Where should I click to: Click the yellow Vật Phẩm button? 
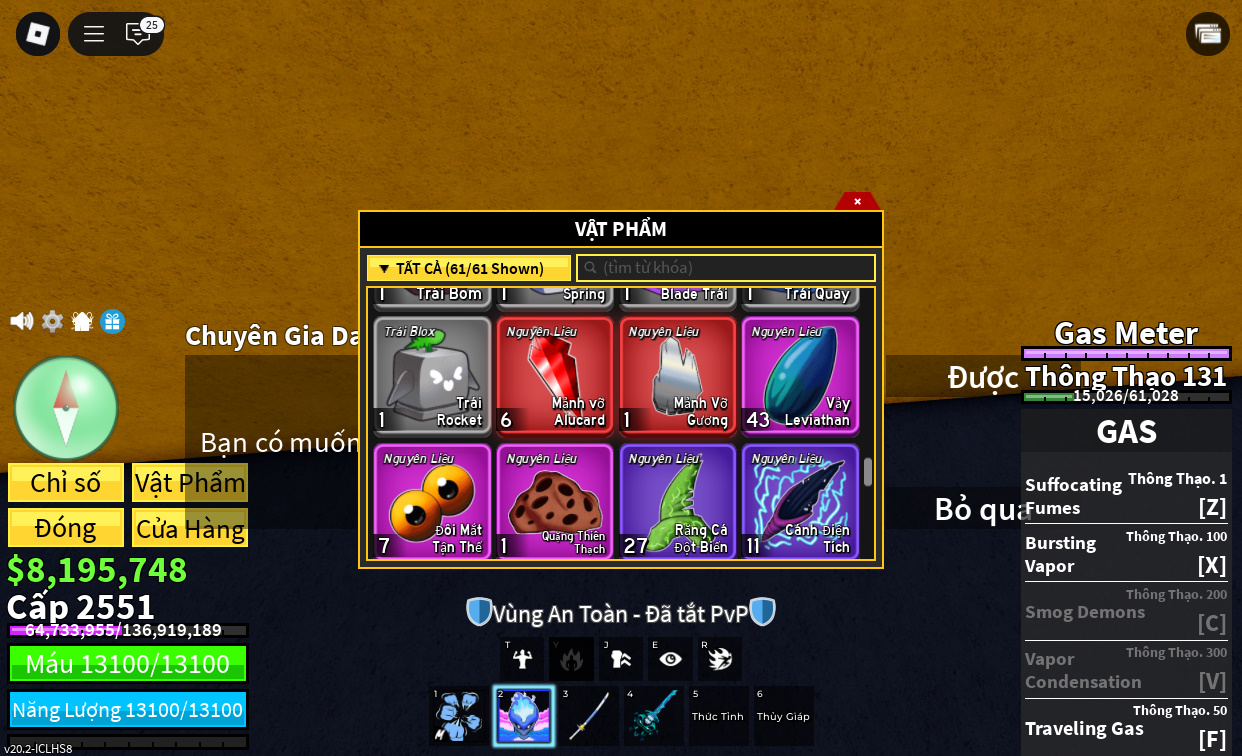pyautogui.click(x=190, y=483)
